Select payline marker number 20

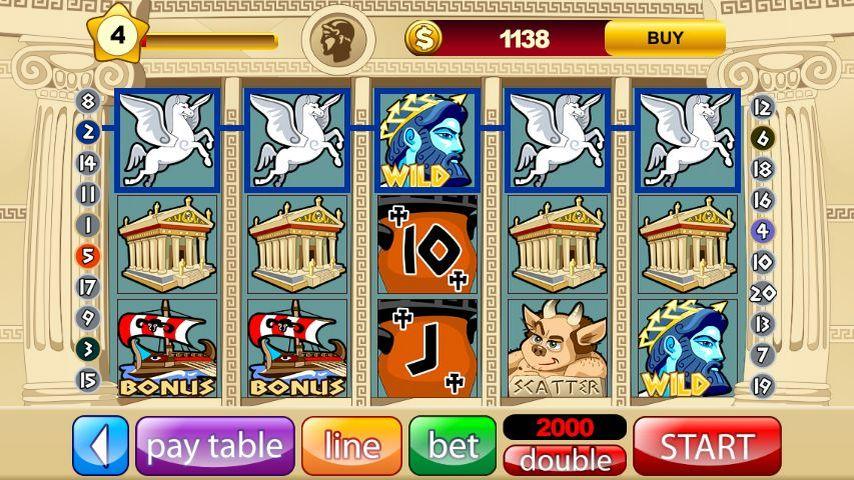click(763, 293)
